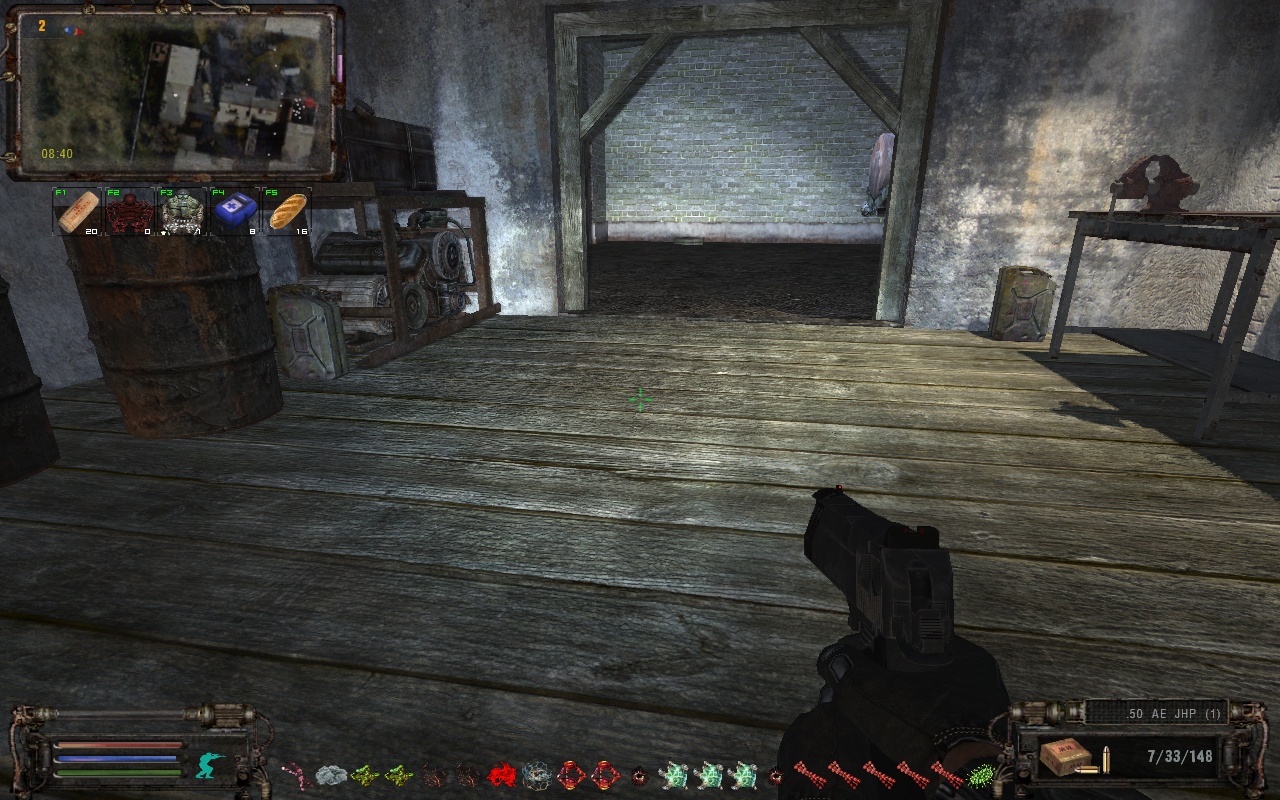The width and height of the screenshot is (1280, 800).
Task: Select the wire-mesh sphere artifact
Action: click(x=536, y=774)
